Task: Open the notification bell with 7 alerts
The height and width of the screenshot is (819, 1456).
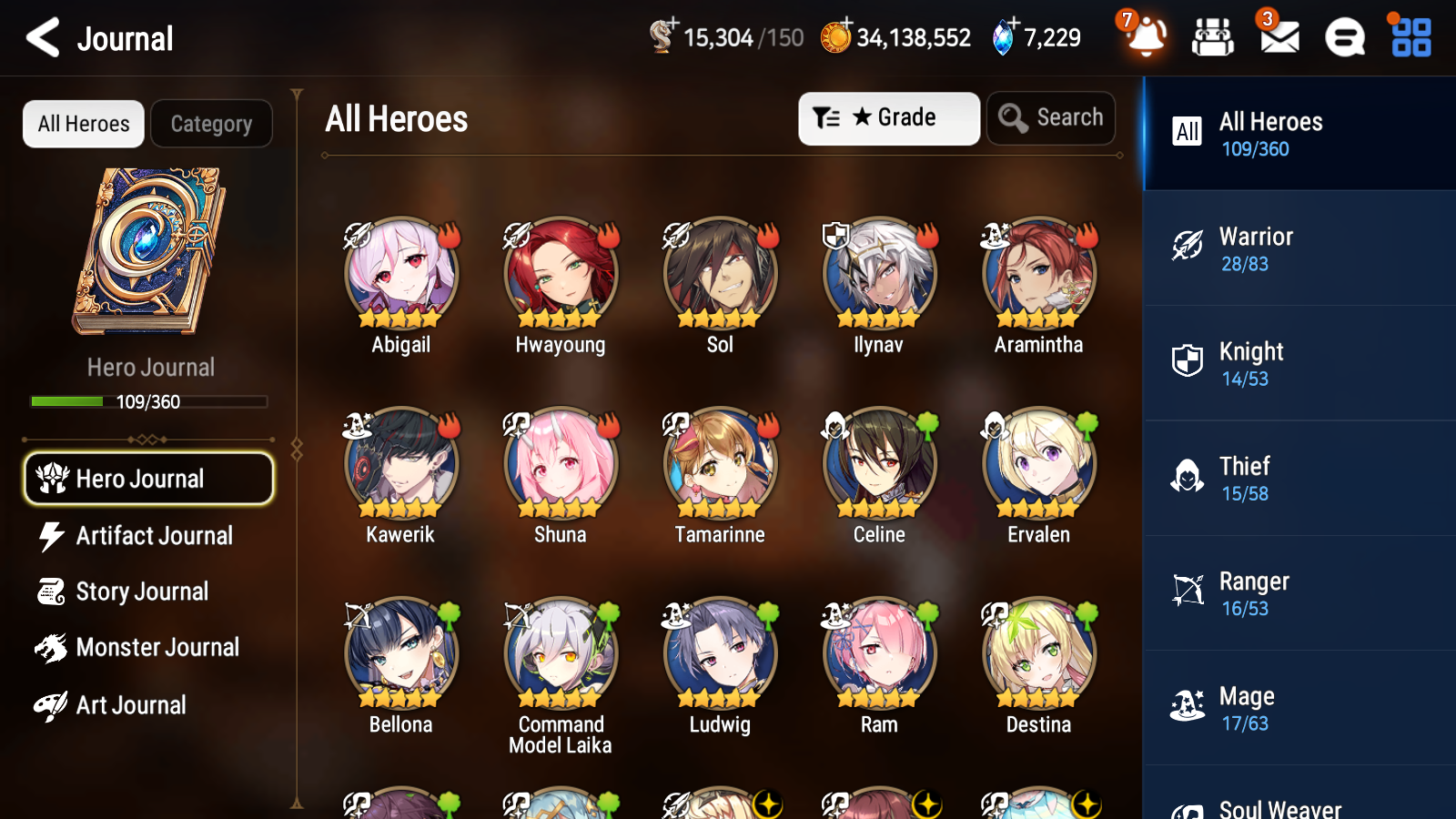Action: tap(1146, 38)
